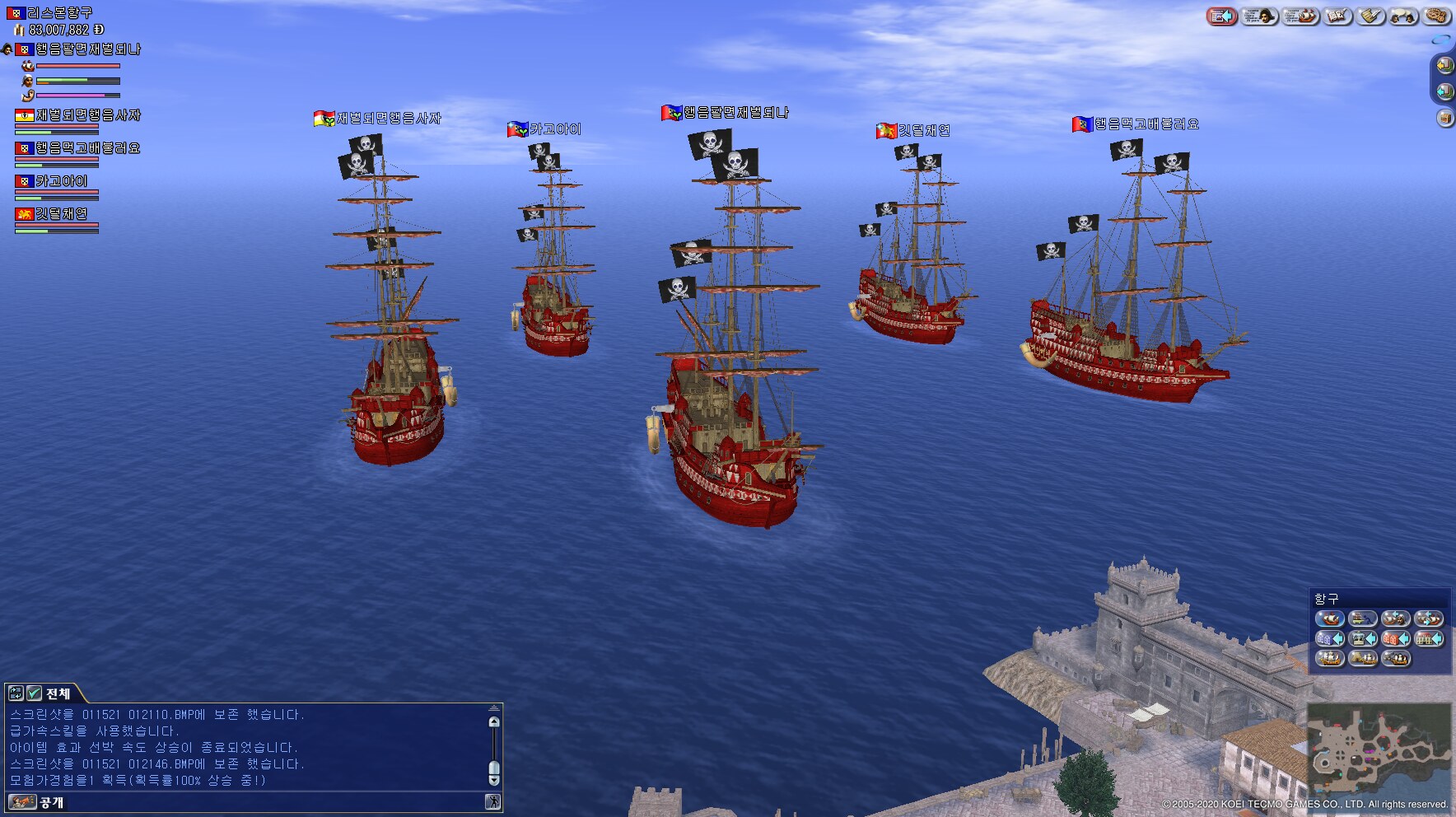Open the gears settings button
1456x817 pixels.
coord(1437,16)
